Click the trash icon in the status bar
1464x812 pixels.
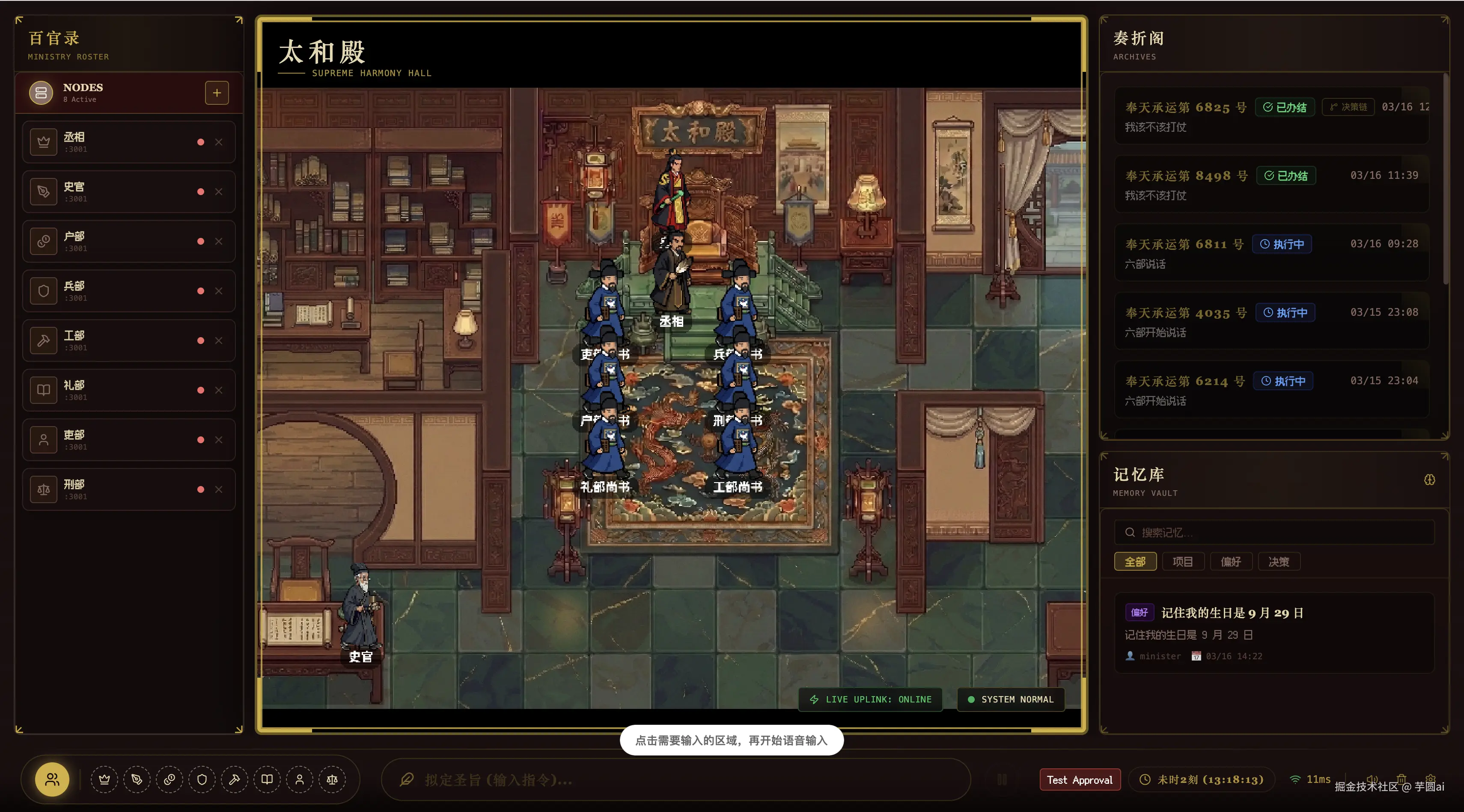pyautogui.click(x=1402, y=779)
